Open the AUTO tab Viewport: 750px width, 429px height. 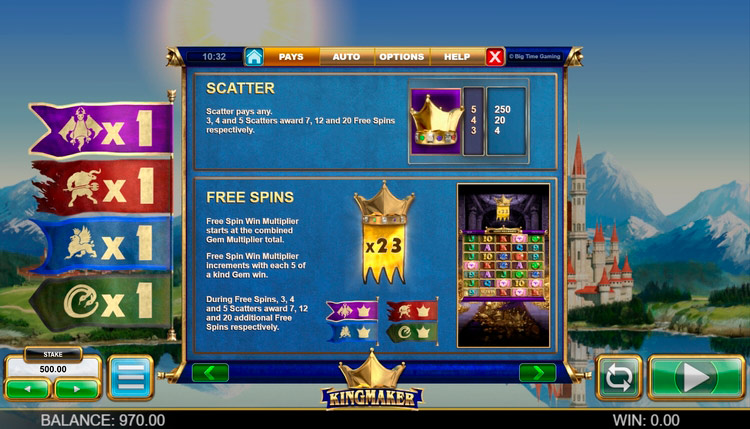346,57
